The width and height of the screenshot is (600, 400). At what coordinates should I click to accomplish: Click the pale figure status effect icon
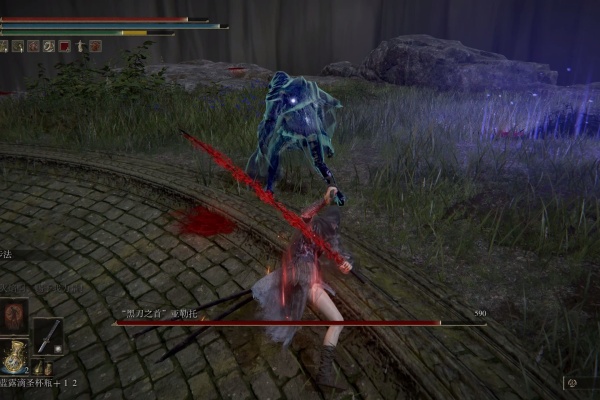(79, 45)
